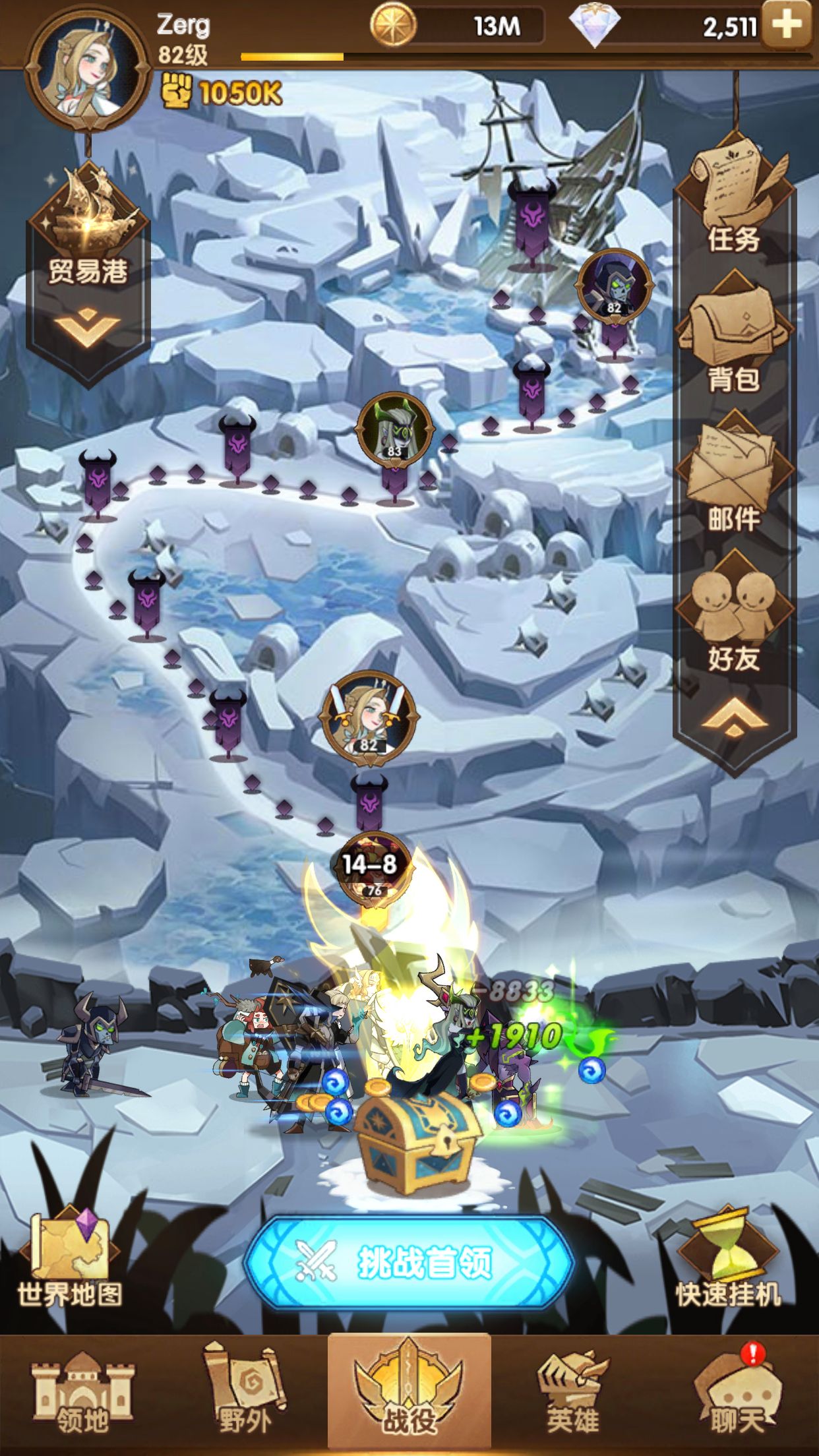The width and height of the screenshot is (819, 1456).
Task: Activate 快速挂机 fast idle rewards
Action: point(728,1259)
